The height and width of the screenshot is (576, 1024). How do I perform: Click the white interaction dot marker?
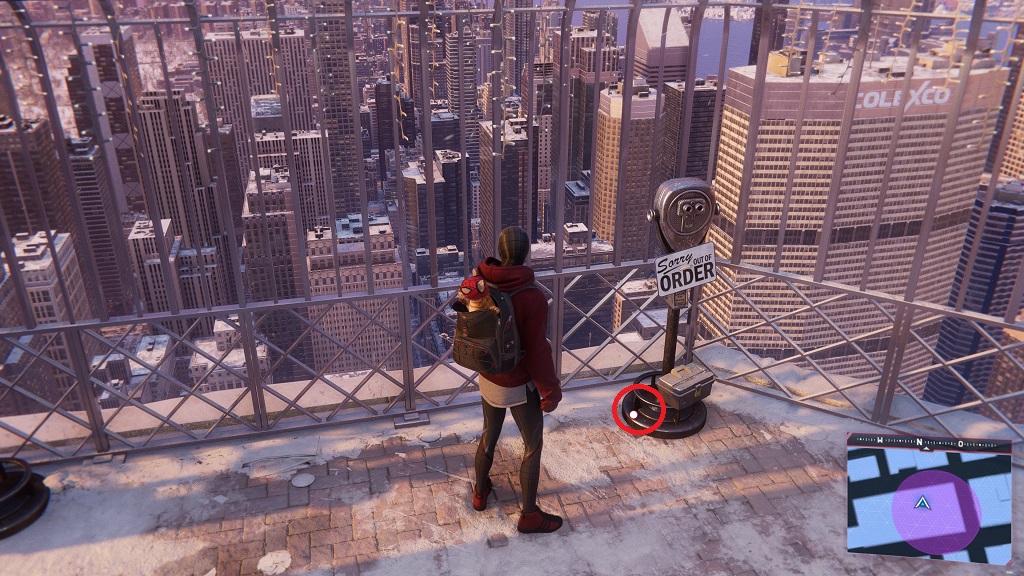[633, 413]
